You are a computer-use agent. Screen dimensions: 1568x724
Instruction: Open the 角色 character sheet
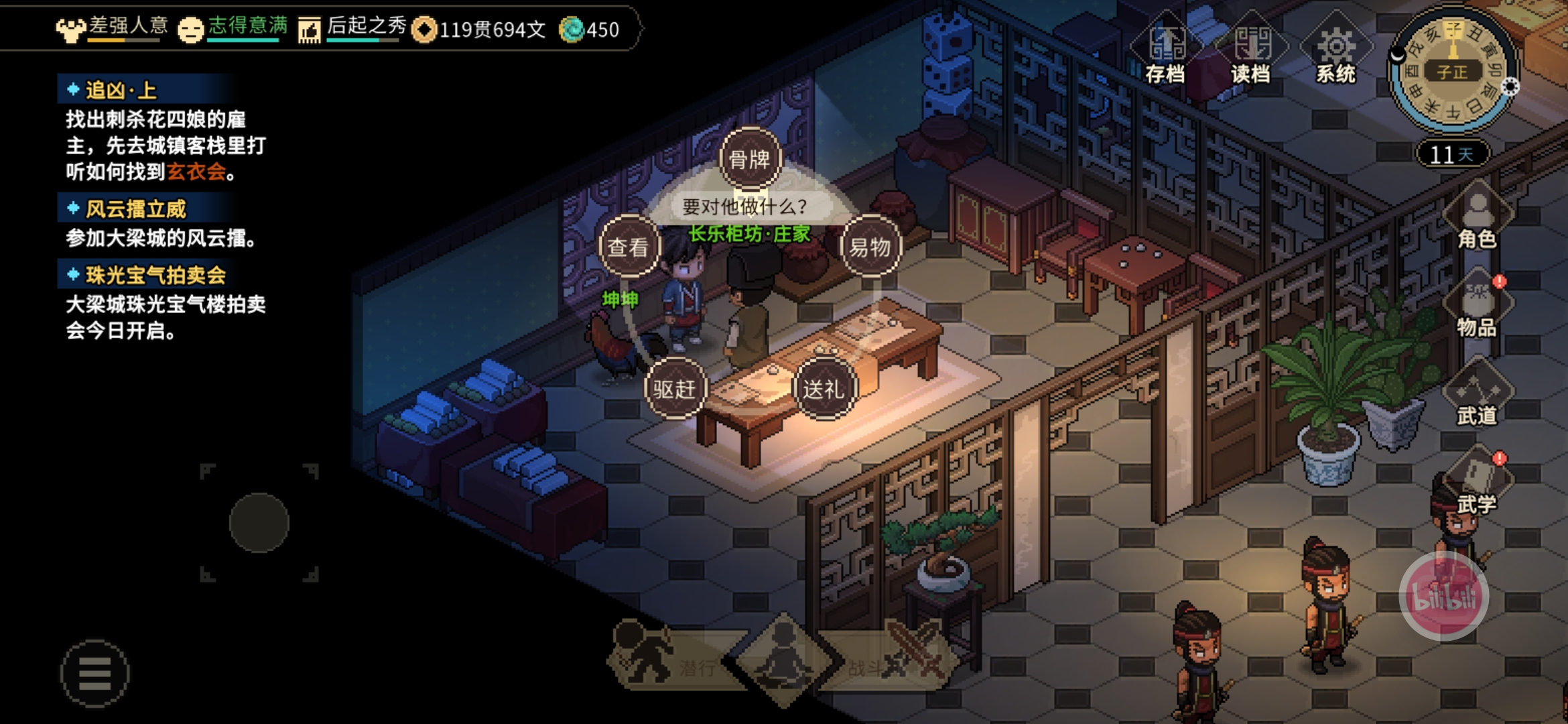[x=1477, y=218]
